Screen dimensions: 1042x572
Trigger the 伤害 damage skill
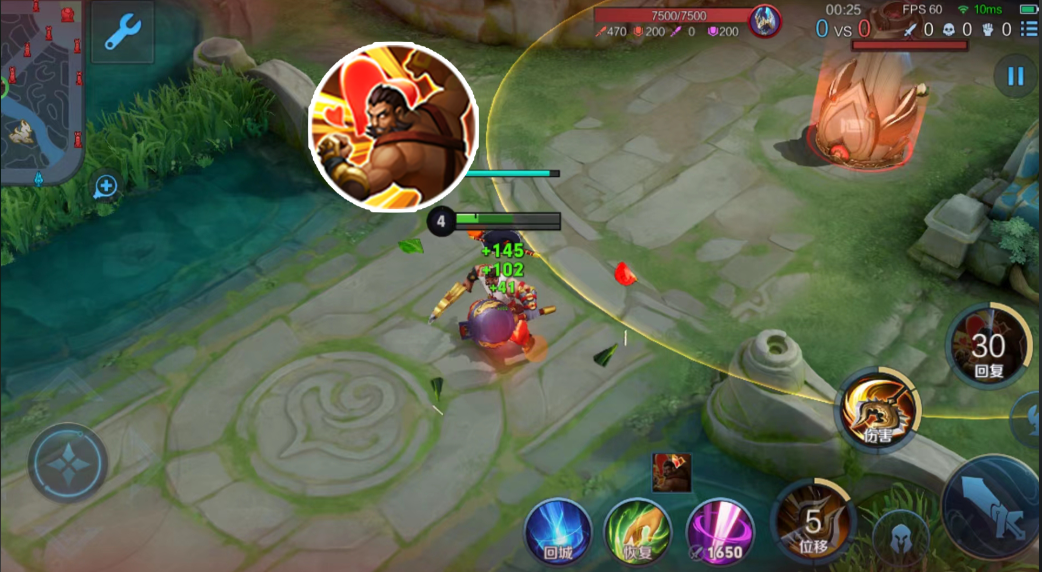tap(877, 406)
